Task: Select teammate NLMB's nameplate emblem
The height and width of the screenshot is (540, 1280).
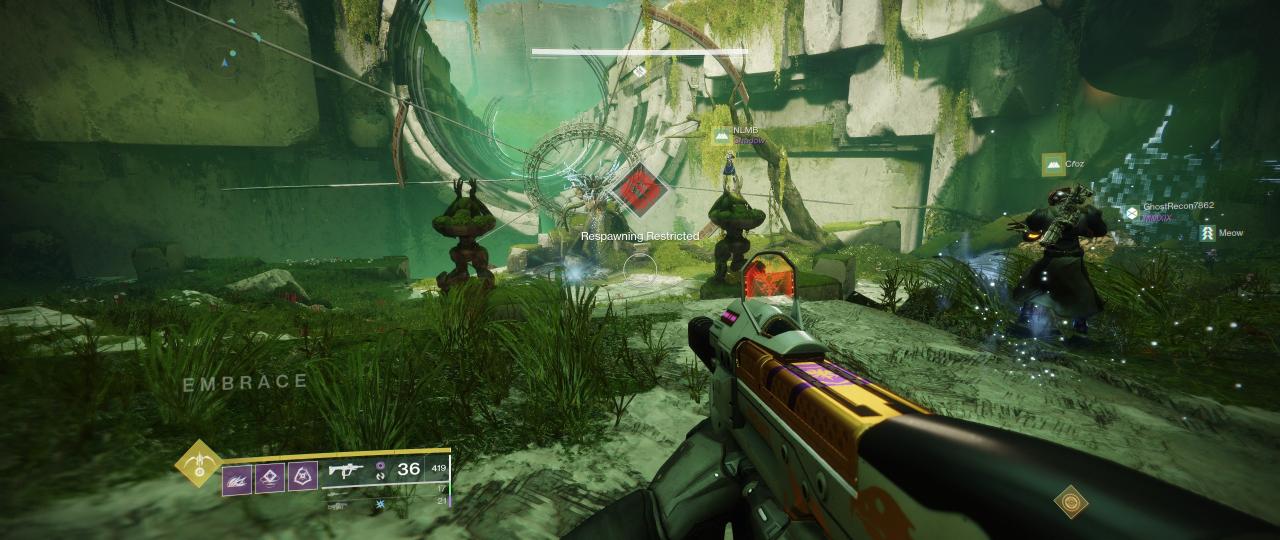Action: click(x=721, y=135)
